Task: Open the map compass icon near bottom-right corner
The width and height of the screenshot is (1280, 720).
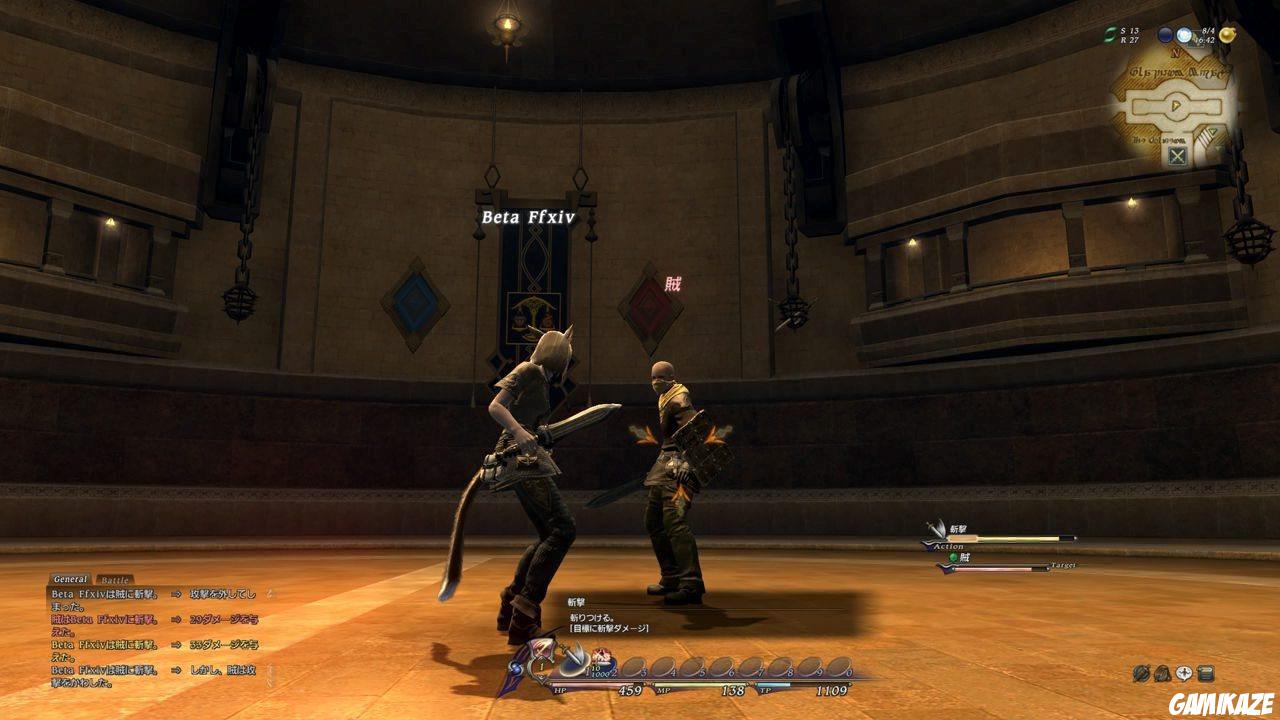Action: pos(1140,672)
